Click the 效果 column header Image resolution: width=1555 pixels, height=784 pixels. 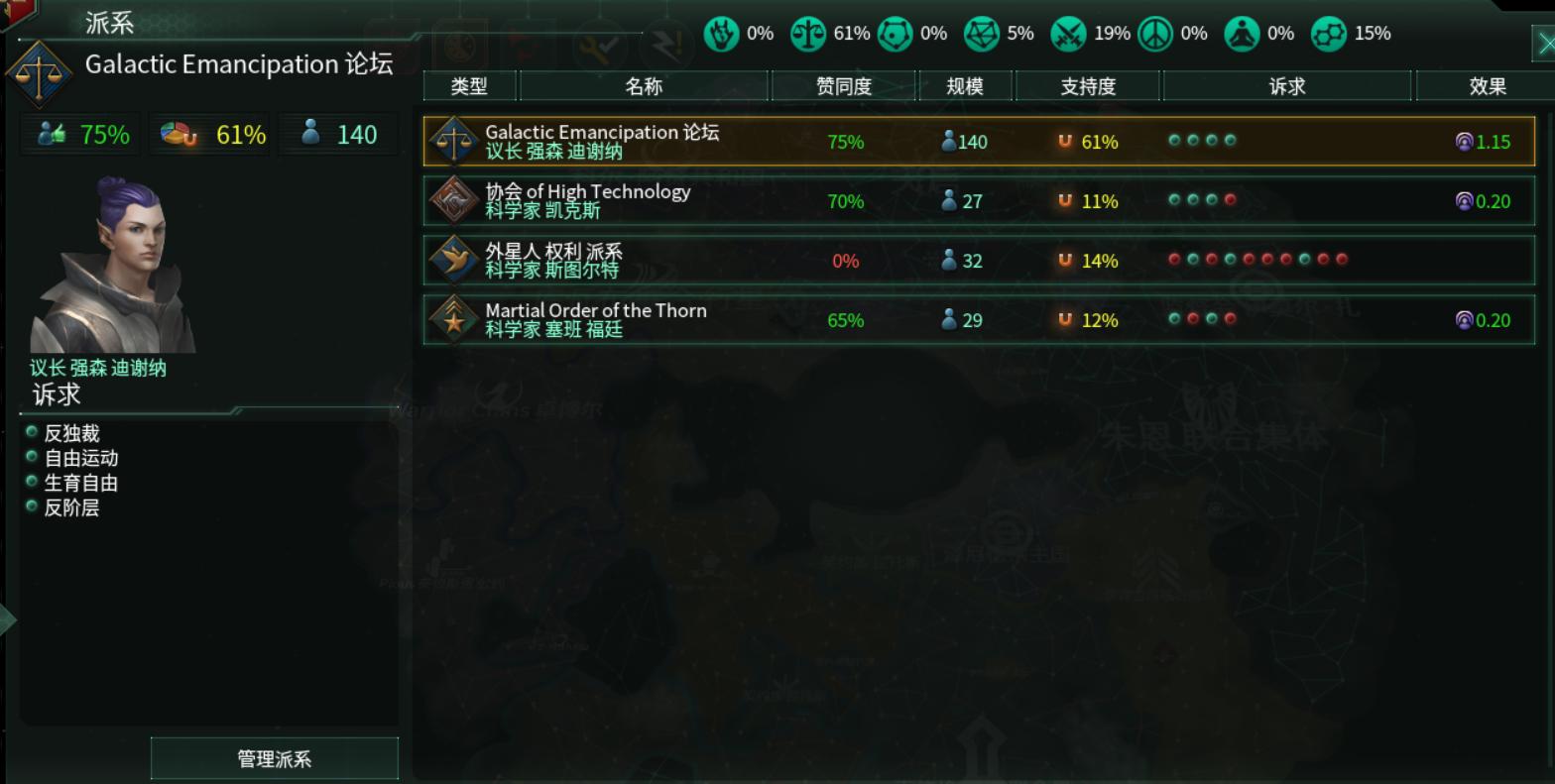click(x=1487, y=86)
